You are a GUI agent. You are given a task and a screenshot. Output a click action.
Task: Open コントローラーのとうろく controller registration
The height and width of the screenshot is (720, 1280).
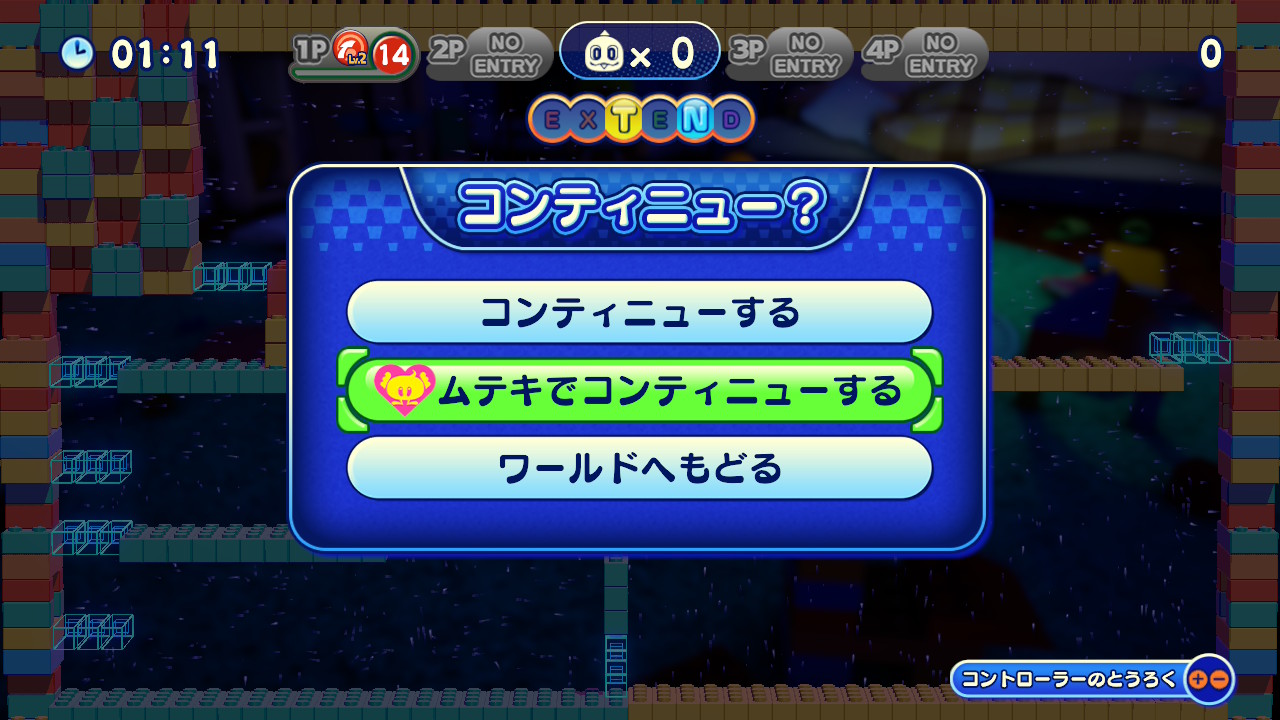coord(1091,679)
